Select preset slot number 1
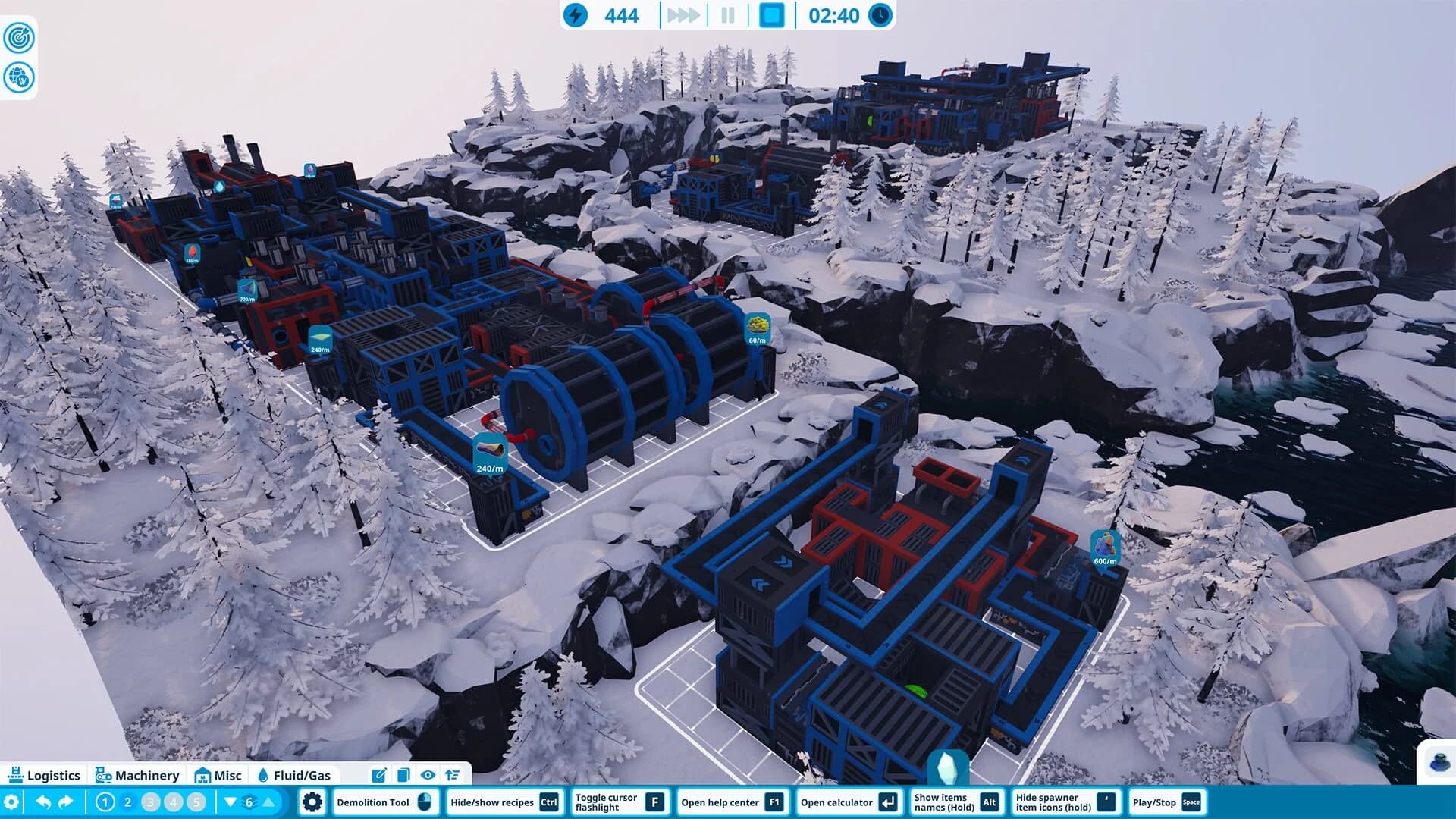Screen dimensions: 1456x819 coord(105,802)
